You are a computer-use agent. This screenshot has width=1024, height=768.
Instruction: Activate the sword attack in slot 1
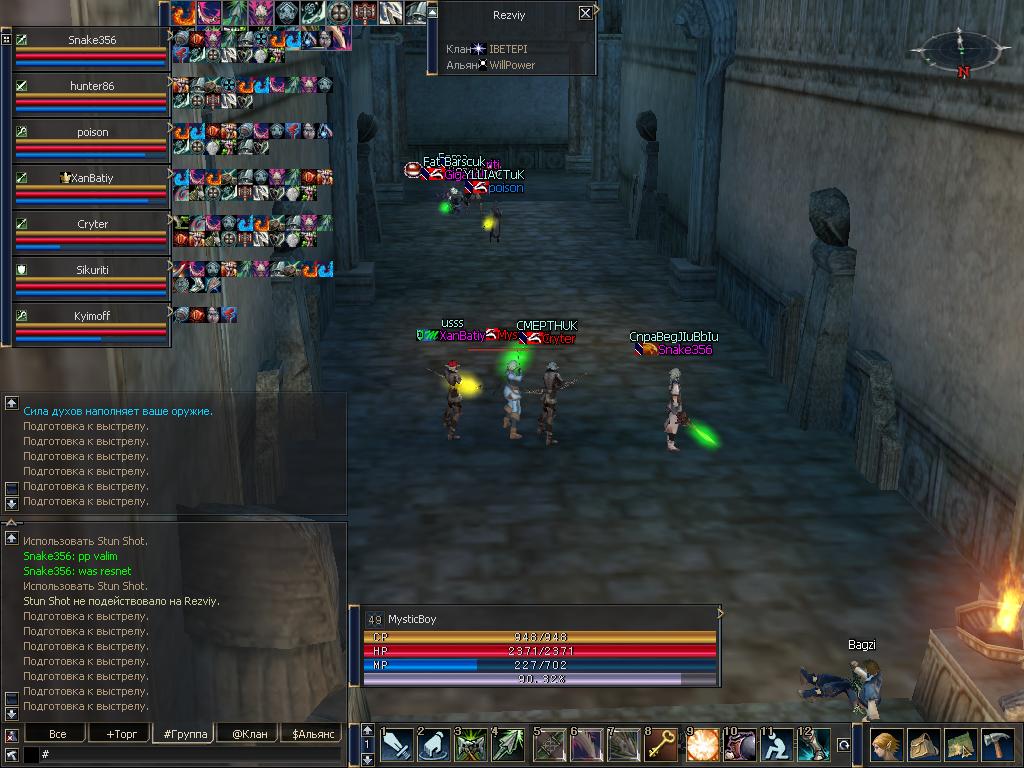click(397, 745)
